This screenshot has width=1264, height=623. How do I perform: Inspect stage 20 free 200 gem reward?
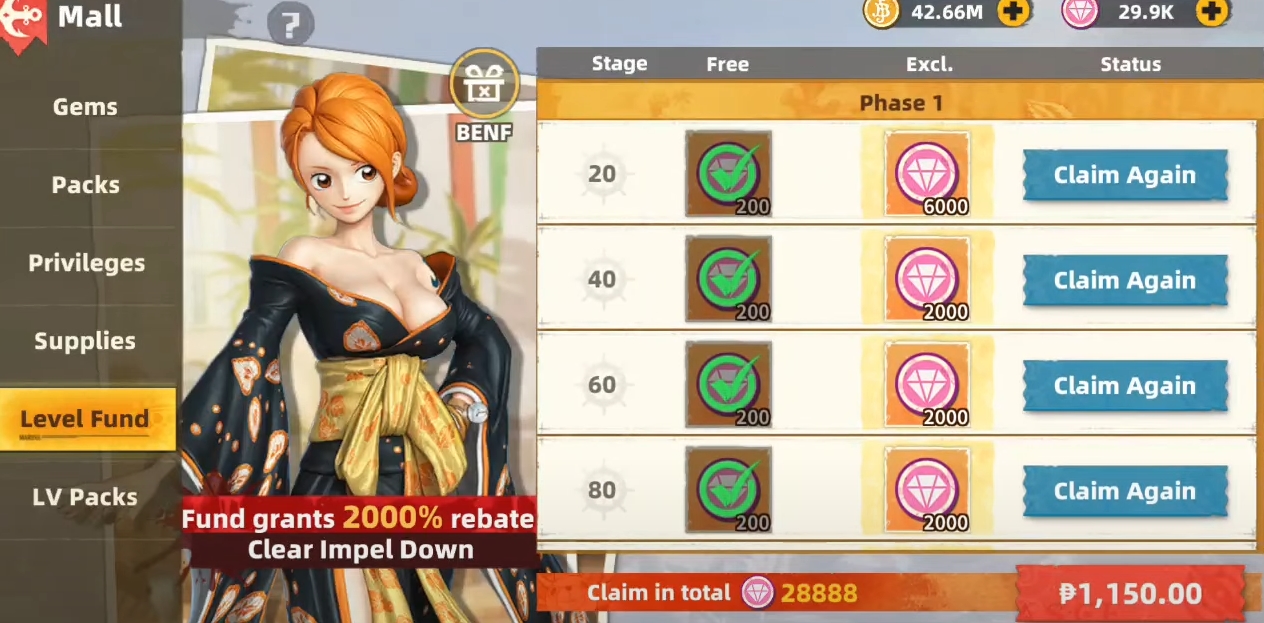pos(728,174)
